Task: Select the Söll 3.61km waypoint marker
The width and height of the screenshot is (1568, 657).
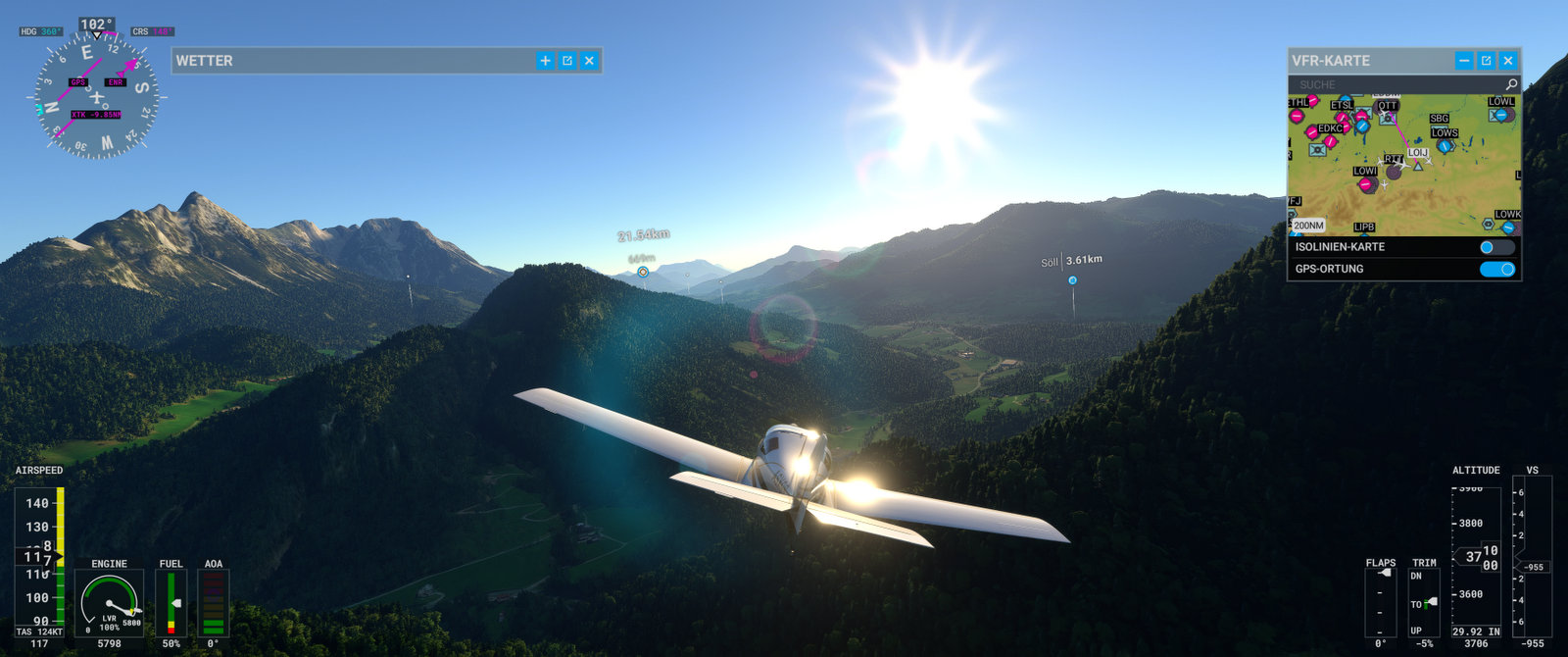Action: (1072, 280)
